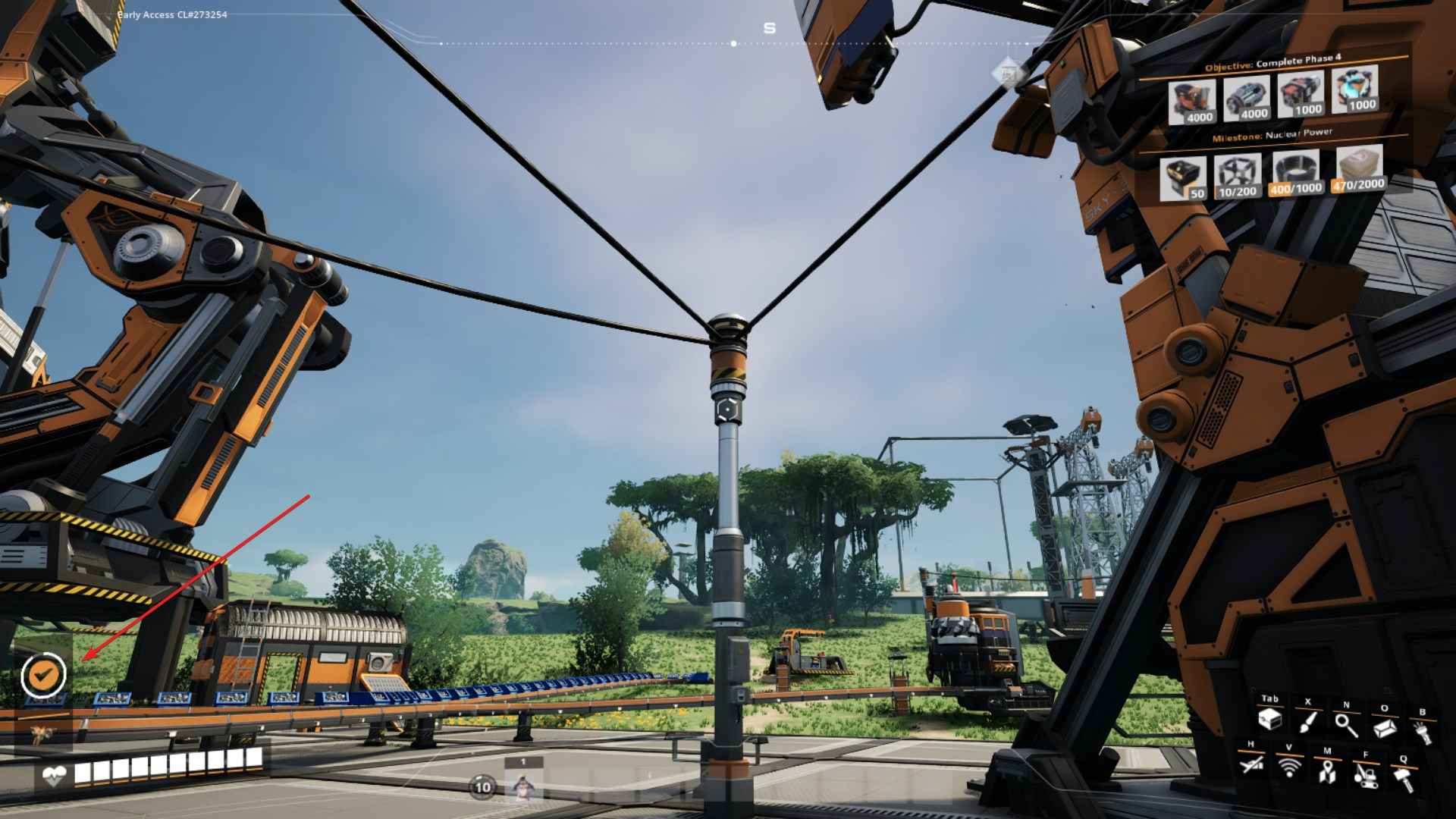Open the map icon (M)
Screen dimensions: 1456x819
tap(1328, 773)
